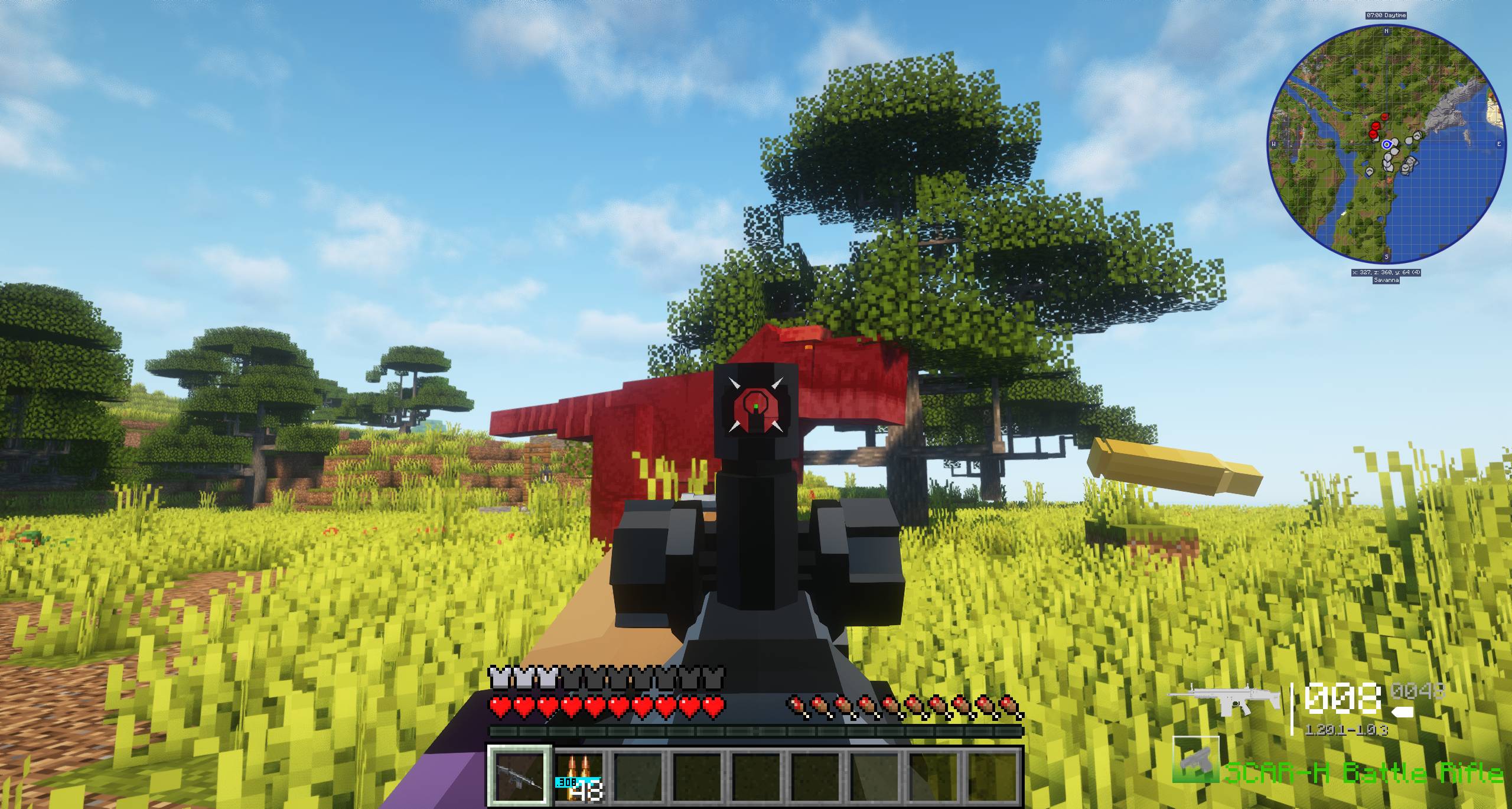Click the large '008' ammo counter
Screen dimensions: 1512x809
point(1342,698)
